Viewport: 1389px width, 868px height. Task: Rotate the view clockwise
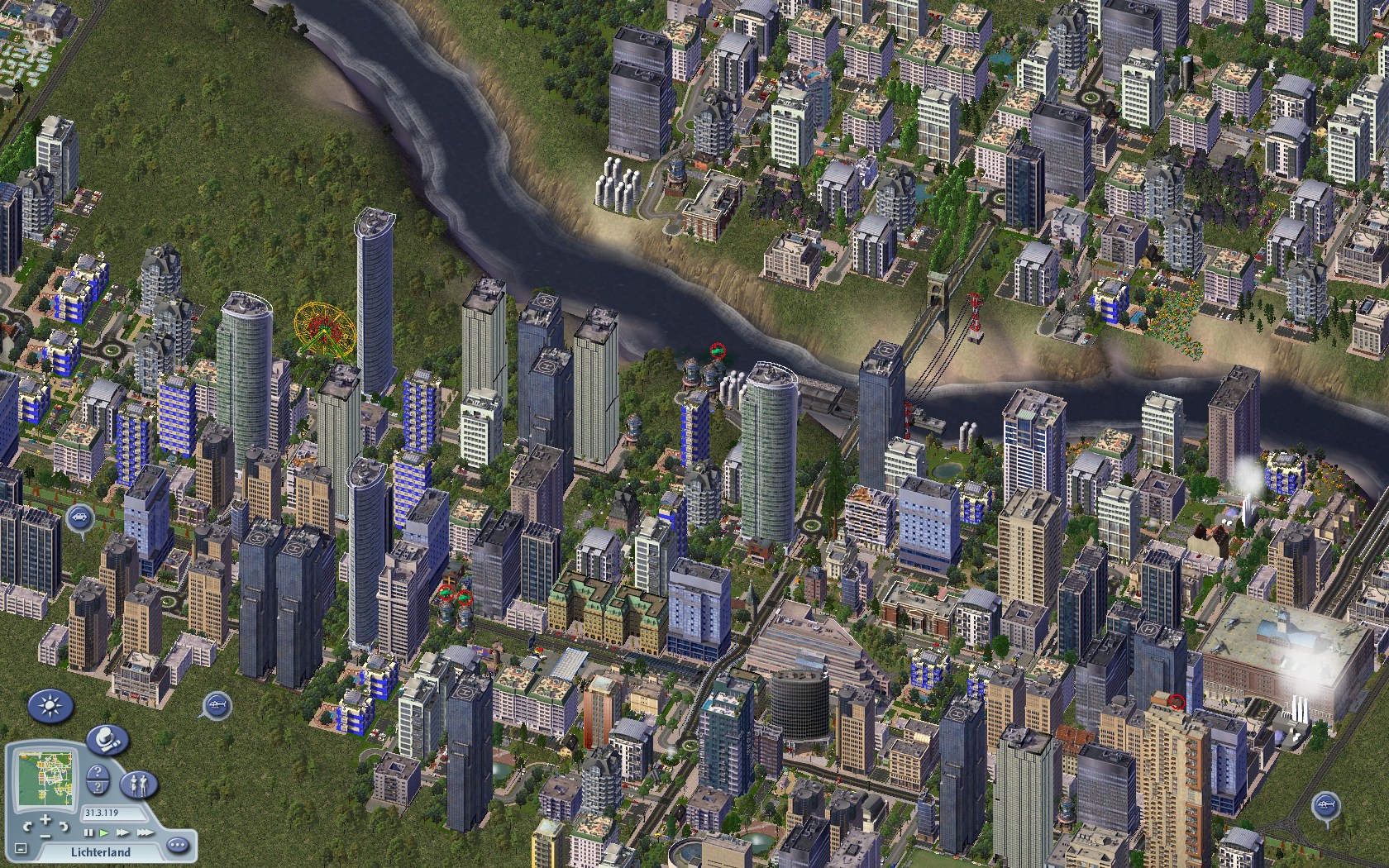click(64, 825)
